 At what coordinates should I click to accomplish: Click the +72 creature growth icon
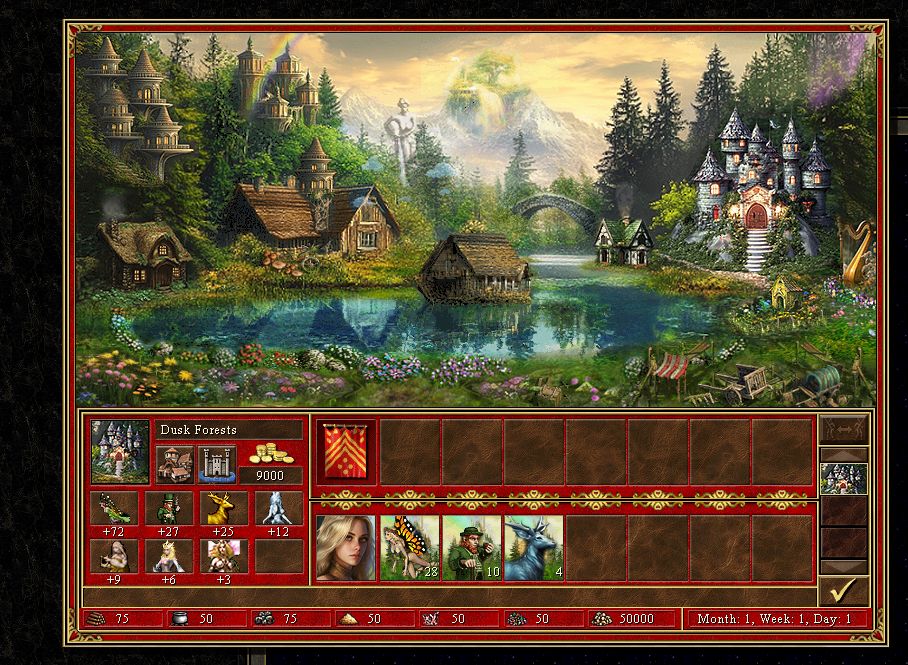click(116, 508)
